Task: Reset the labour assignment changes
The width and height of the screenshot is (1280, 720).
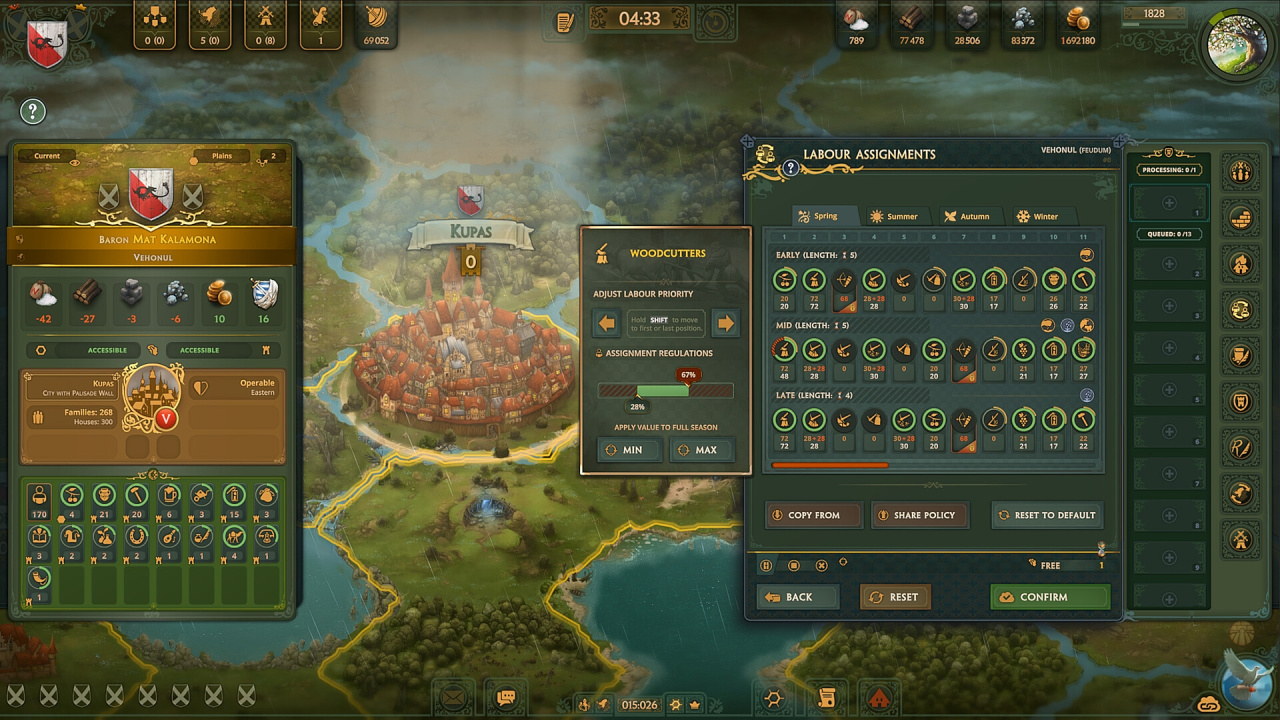Action: (x=894, y=597)
